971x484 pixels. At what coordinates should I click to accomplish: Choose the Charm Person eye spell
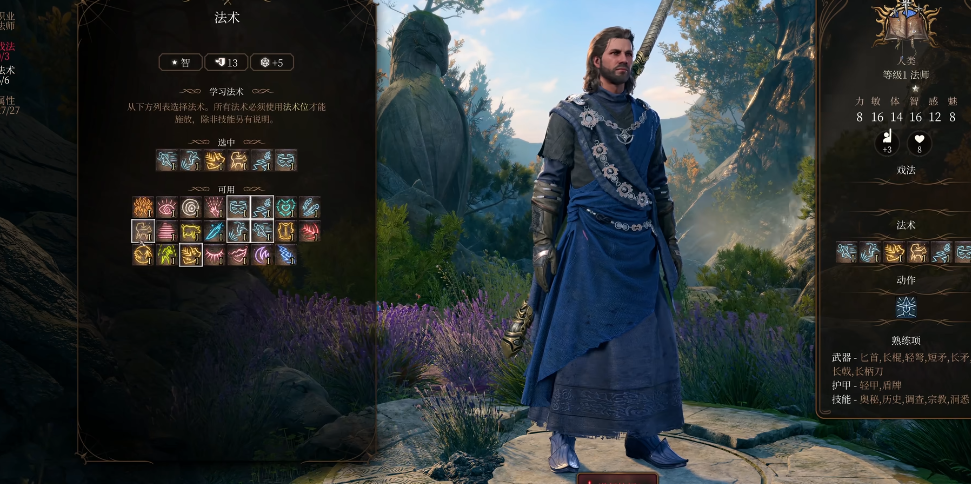click(x=167, y=207)
